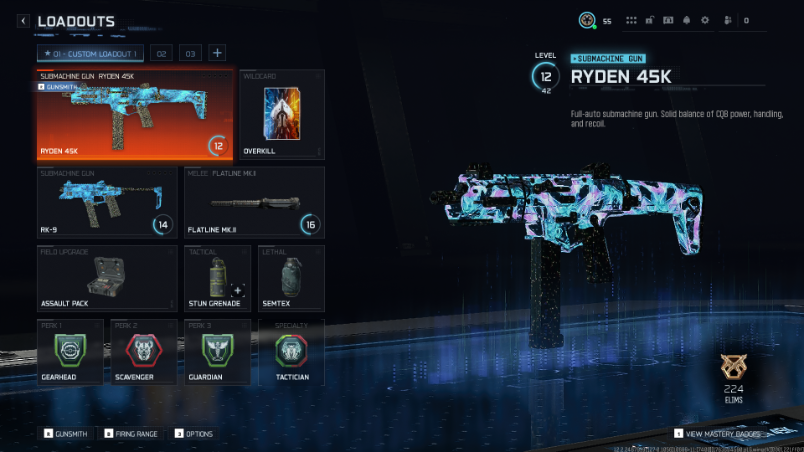Select the Tactician specialty slot
This screenshot has height=452, width=804.
tap(291, 352)
